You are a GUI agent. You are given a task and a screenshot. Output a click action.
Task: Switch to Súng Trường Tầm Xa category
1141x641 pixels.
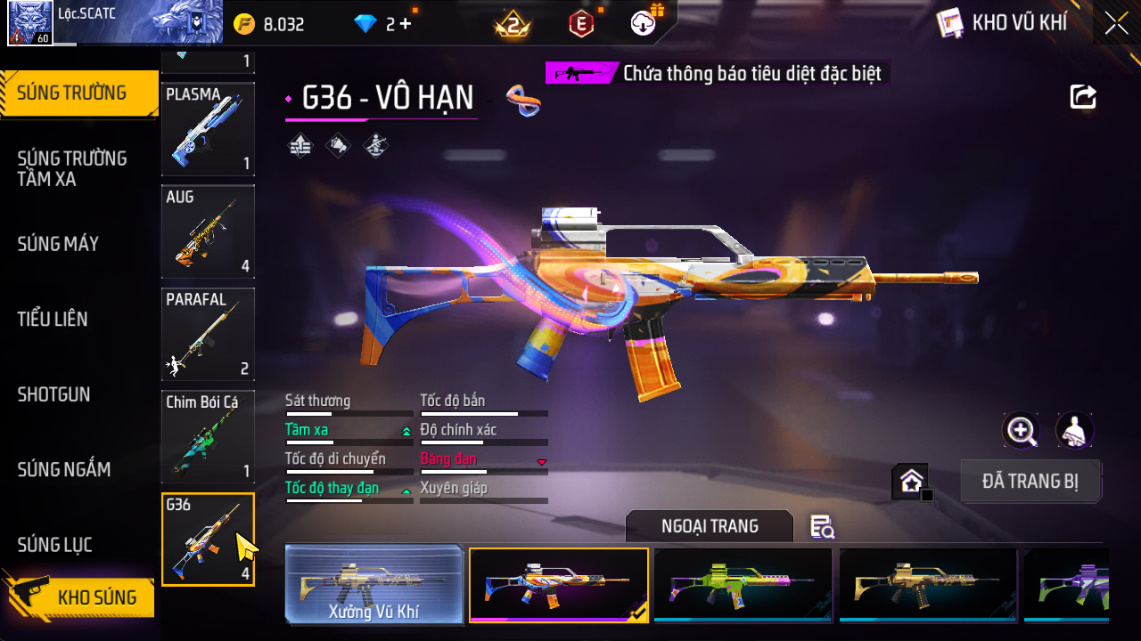pyautogui.click(x=72, y=168)
